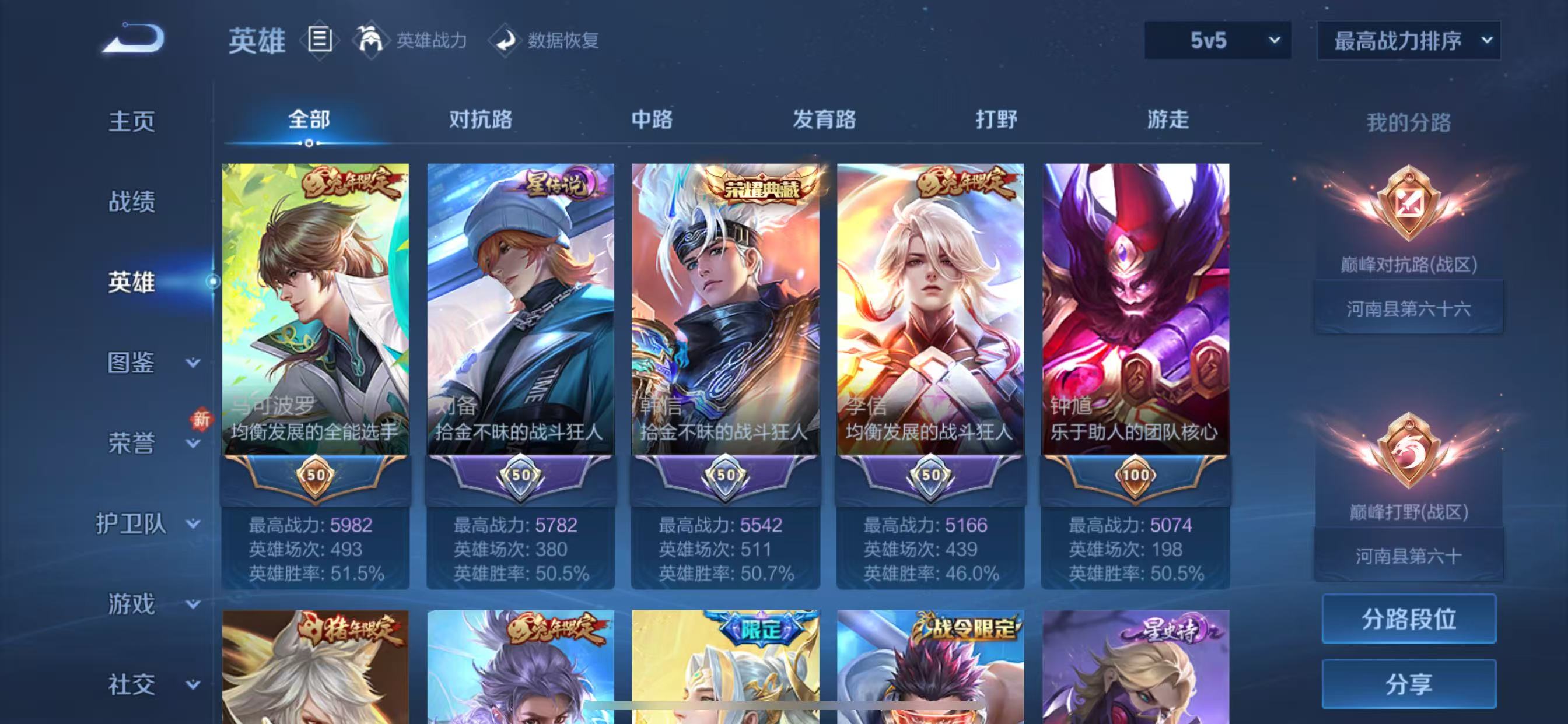Click the 分路段位 button
This screenshot has height=724, width=1568.
pyautogui.click(x=1409, y=620)
